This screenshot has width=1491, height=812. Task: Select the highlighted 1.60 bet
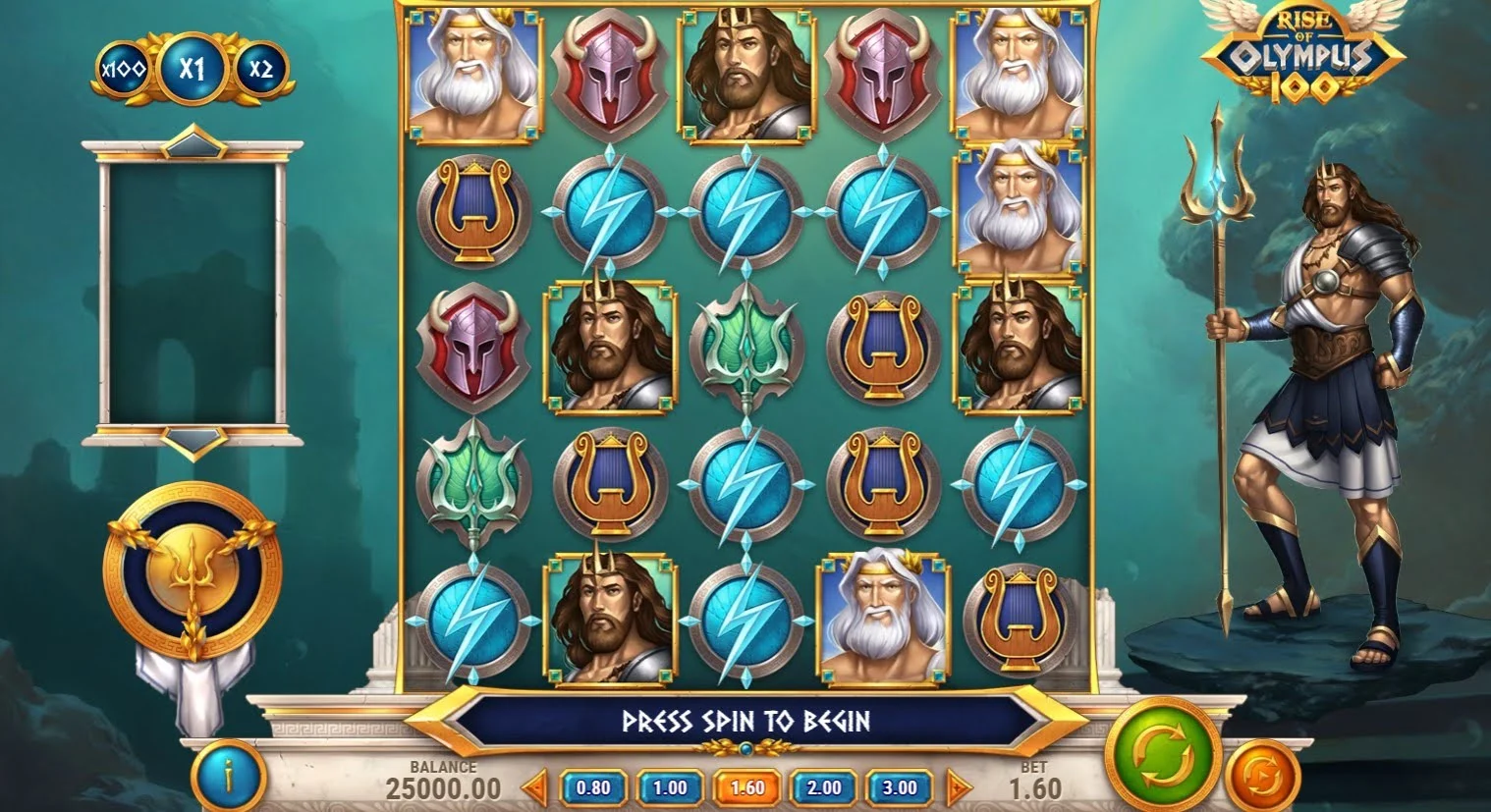(746, 787)
